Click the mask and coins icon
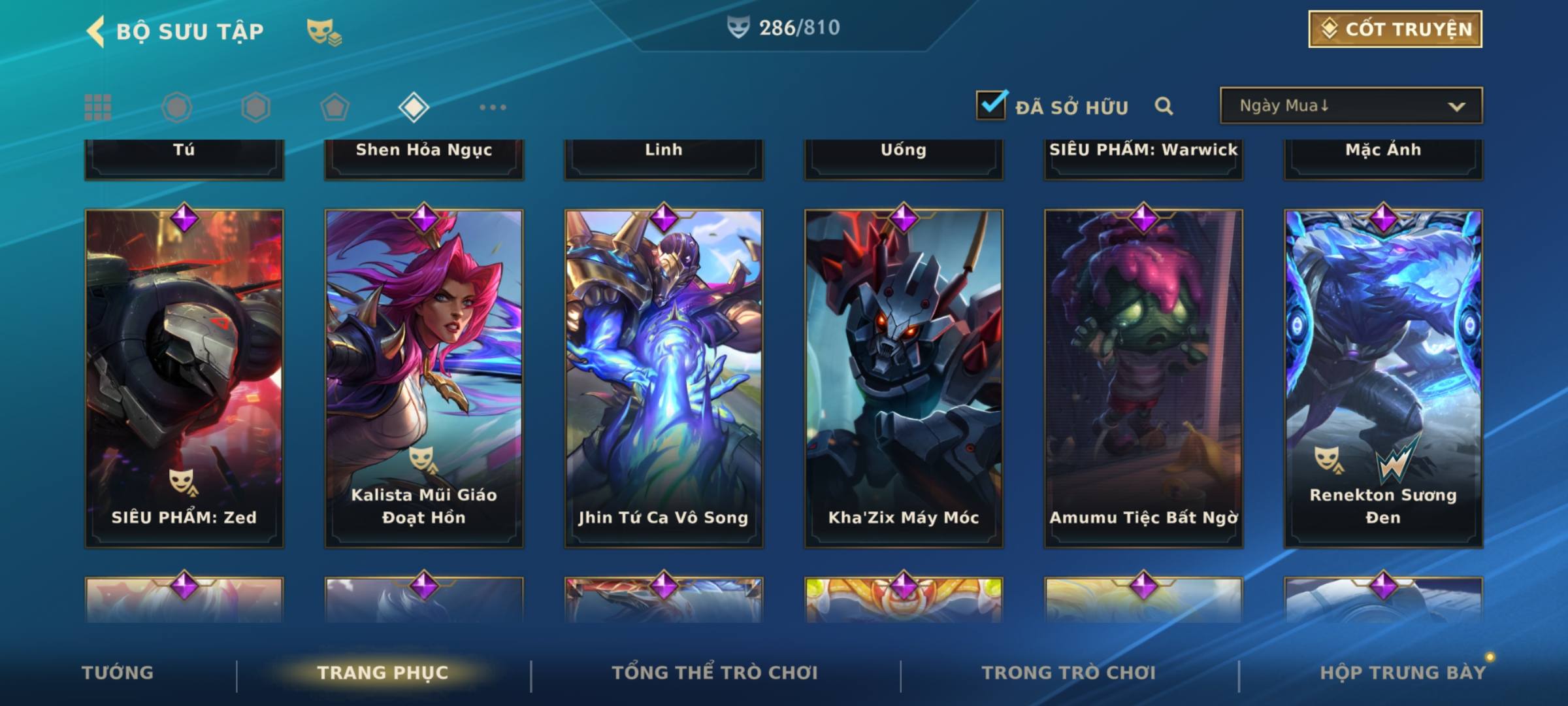Image resolution: width=1568 pixels, height=706 pixels. tap(324, 31)
